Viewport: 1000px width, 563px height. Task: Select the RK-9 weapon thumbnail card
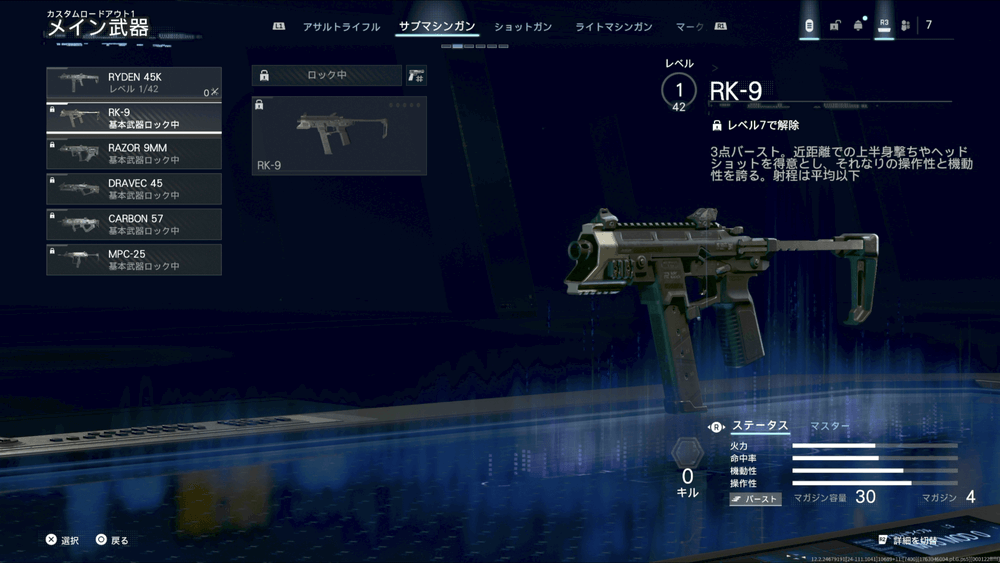point(339,136)
